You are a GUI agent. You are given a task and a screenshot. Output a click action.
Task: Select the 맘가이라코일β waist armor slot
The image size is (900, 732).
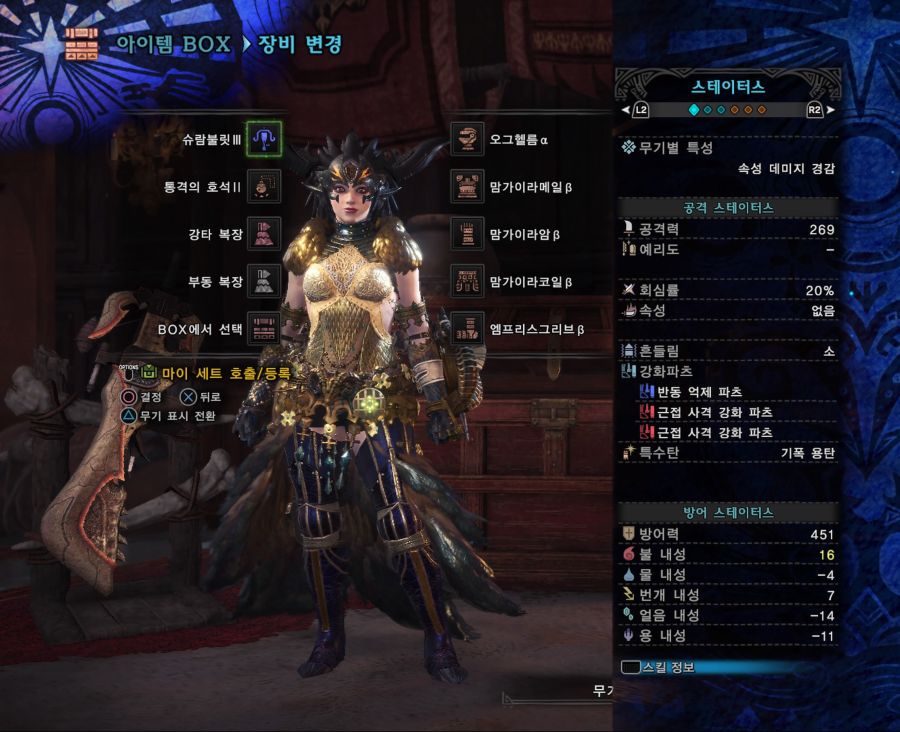click(467, 281)
